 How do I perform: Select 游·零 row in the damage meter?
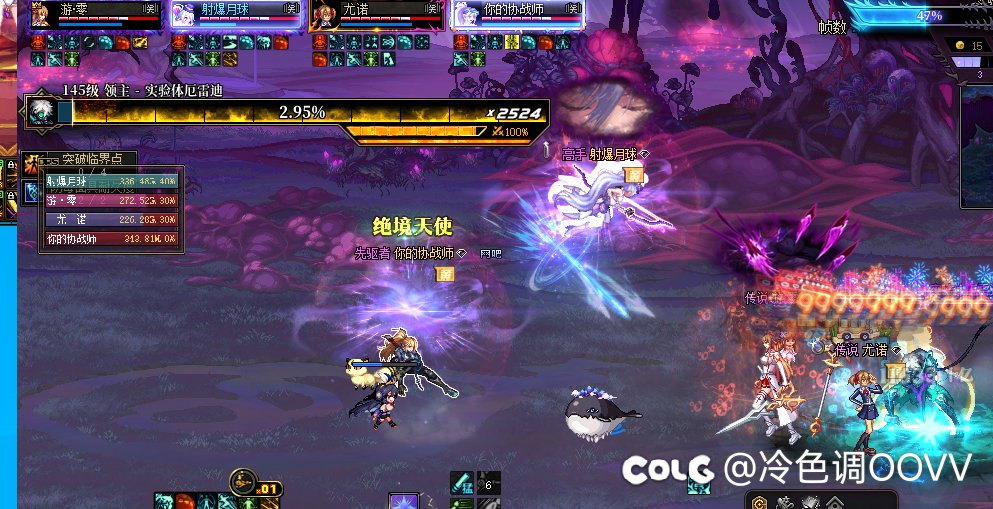click(110, 200)
